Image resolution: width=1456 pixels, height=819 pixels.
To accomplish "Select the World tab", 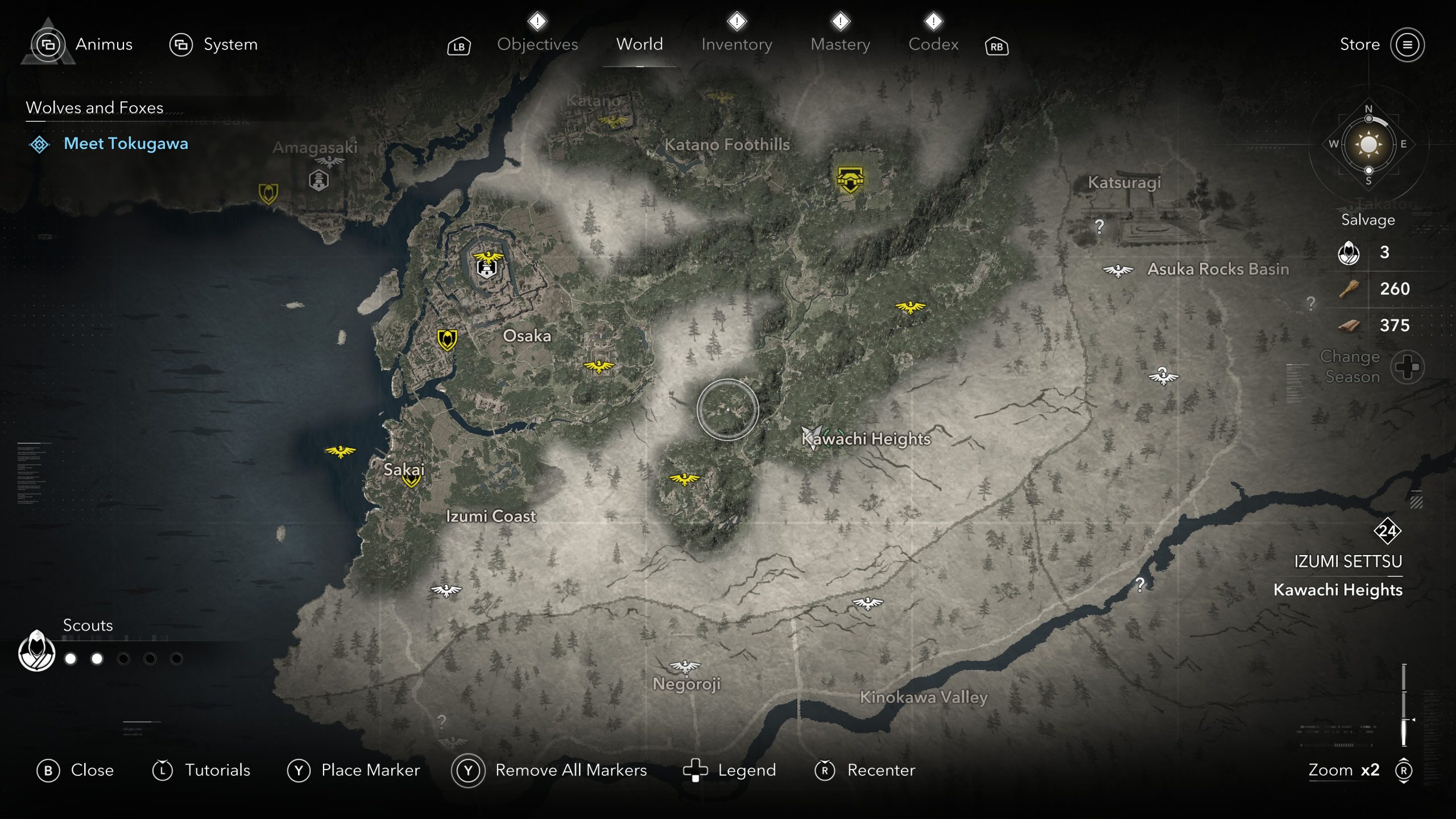I will (x=639, y=44).
